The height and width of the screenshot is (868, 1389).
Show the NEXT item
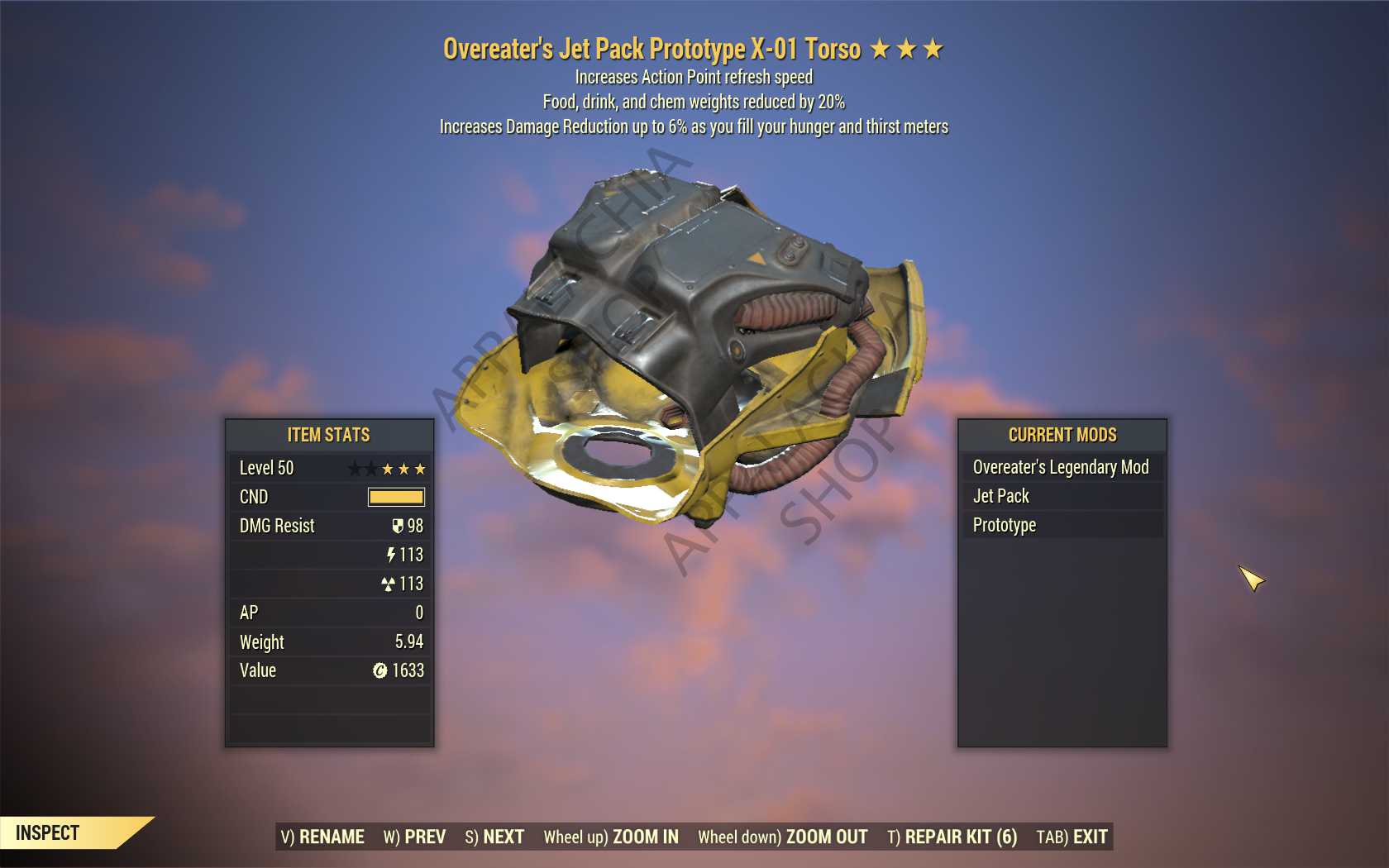coord(494,837)
